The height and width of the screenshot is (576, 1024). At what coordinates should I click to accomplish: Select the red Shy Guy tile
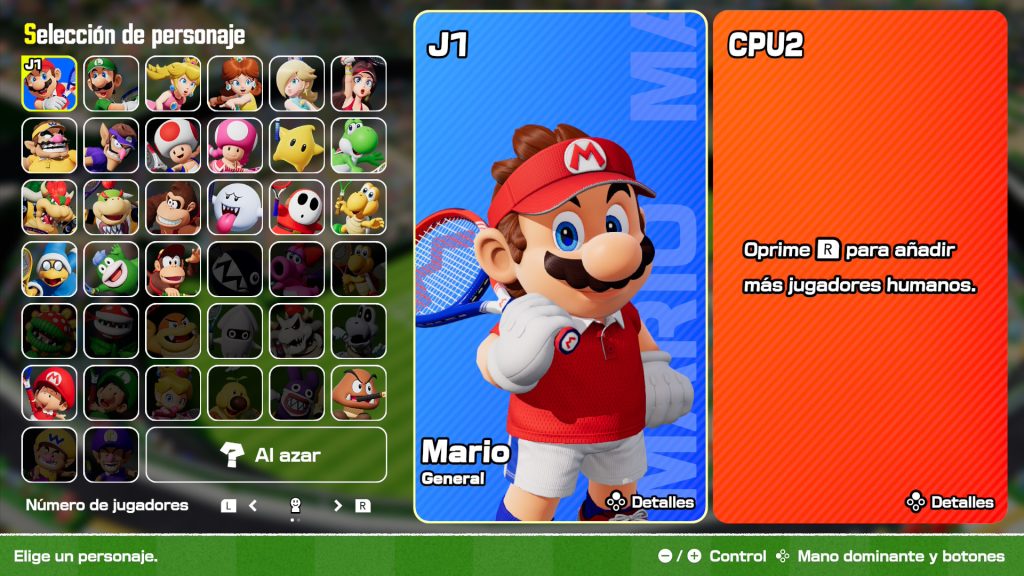[x=297, y=207]
